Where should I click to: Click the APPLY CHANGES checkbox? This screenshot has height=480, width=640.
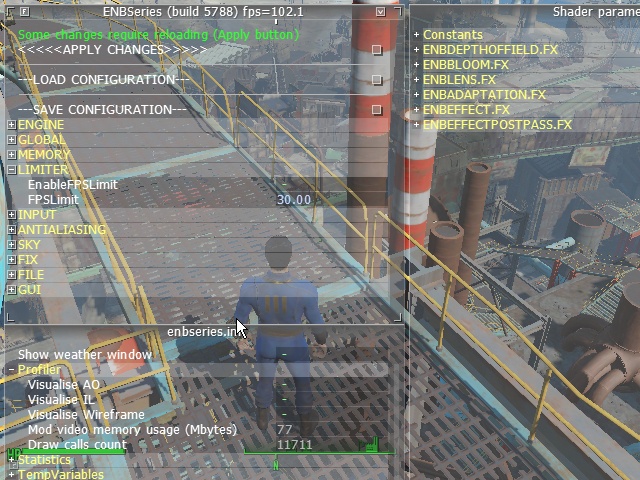point(377,50)
